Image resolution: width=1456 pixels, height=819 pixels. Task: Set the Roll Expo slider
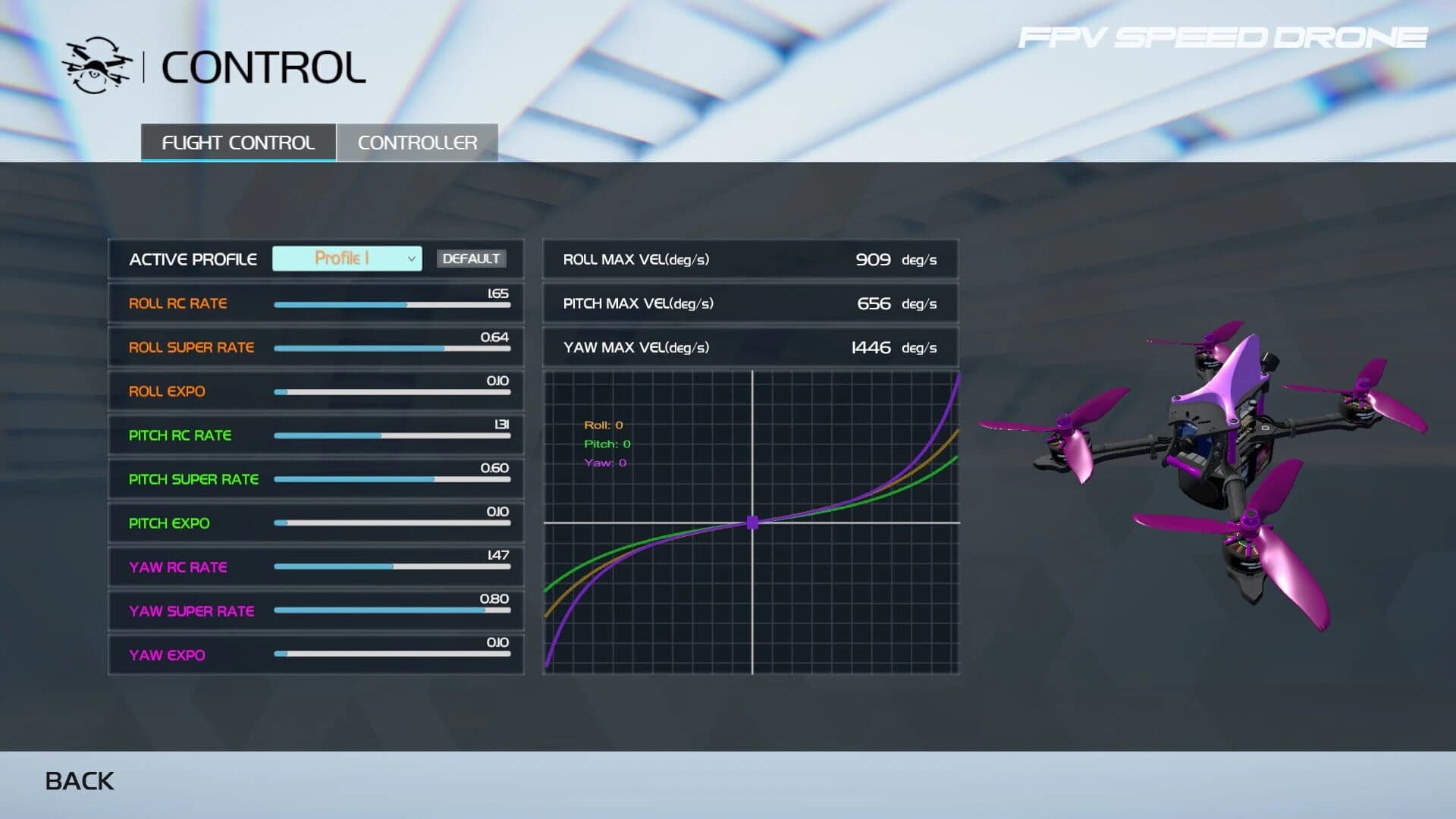[x=392, y=392]
